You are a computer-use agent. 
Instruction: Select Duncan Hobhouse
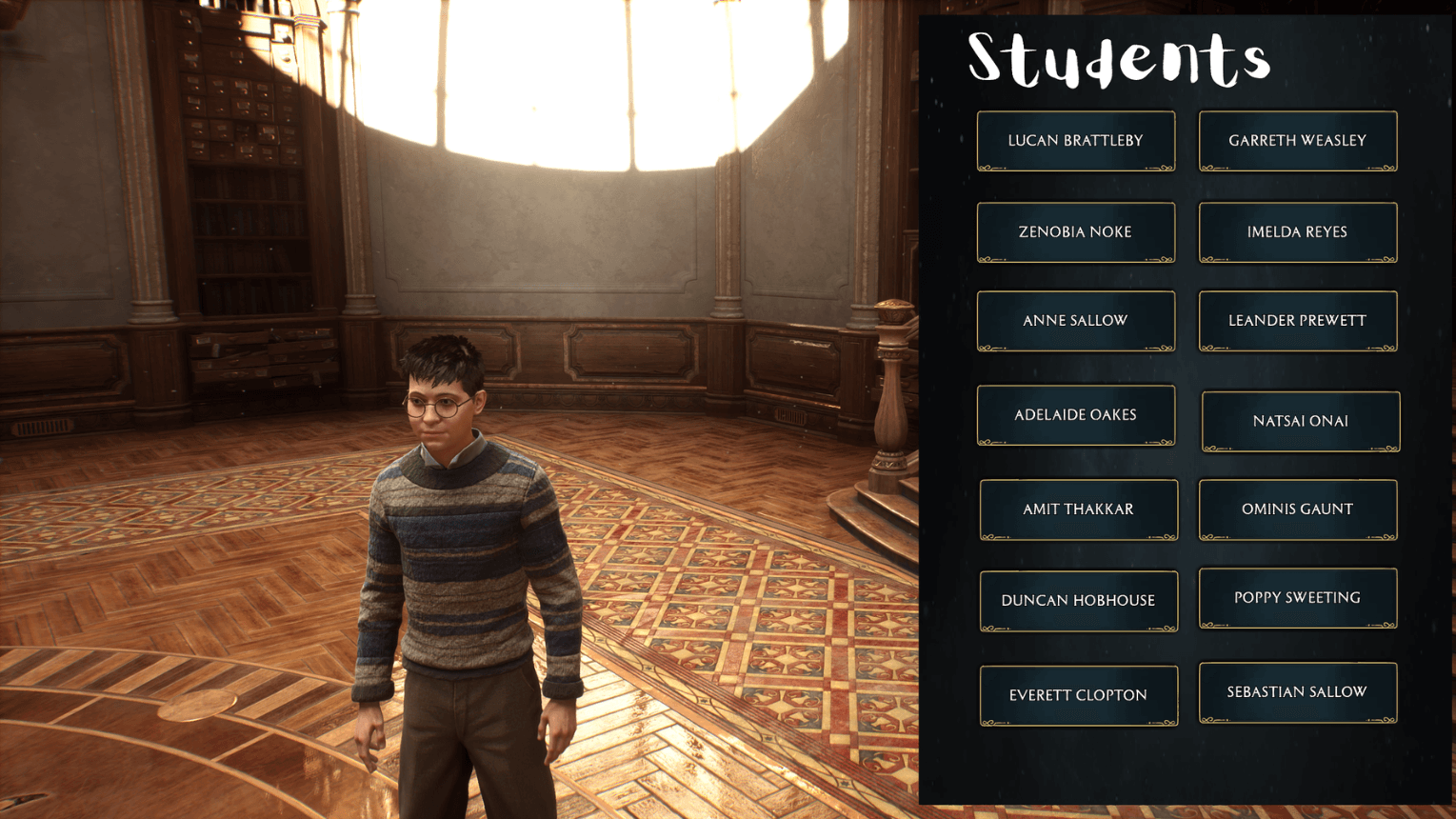tap(1078, 600)
